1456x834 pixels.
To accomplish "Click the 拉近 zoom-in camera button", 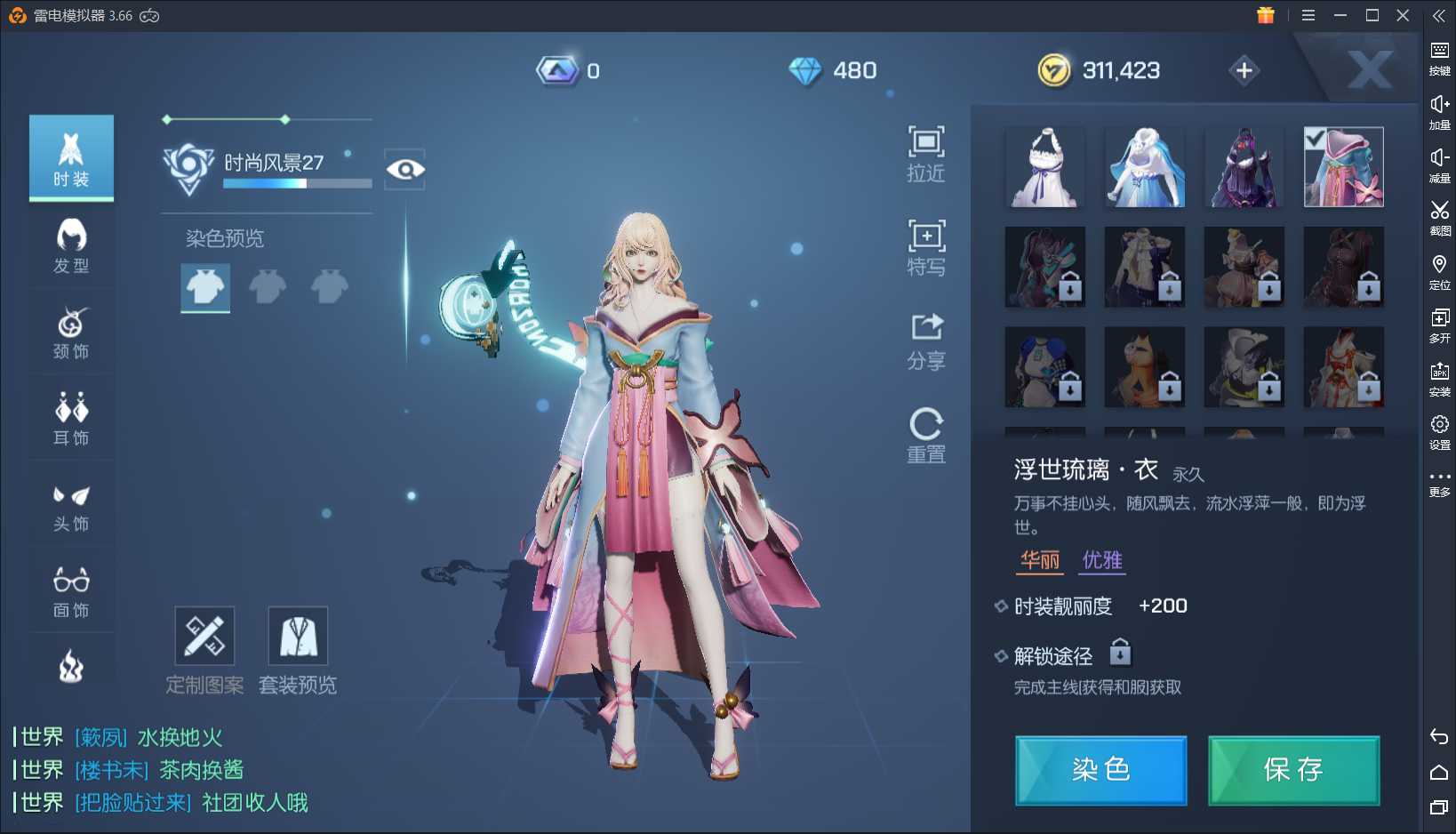I will [925, 153].
